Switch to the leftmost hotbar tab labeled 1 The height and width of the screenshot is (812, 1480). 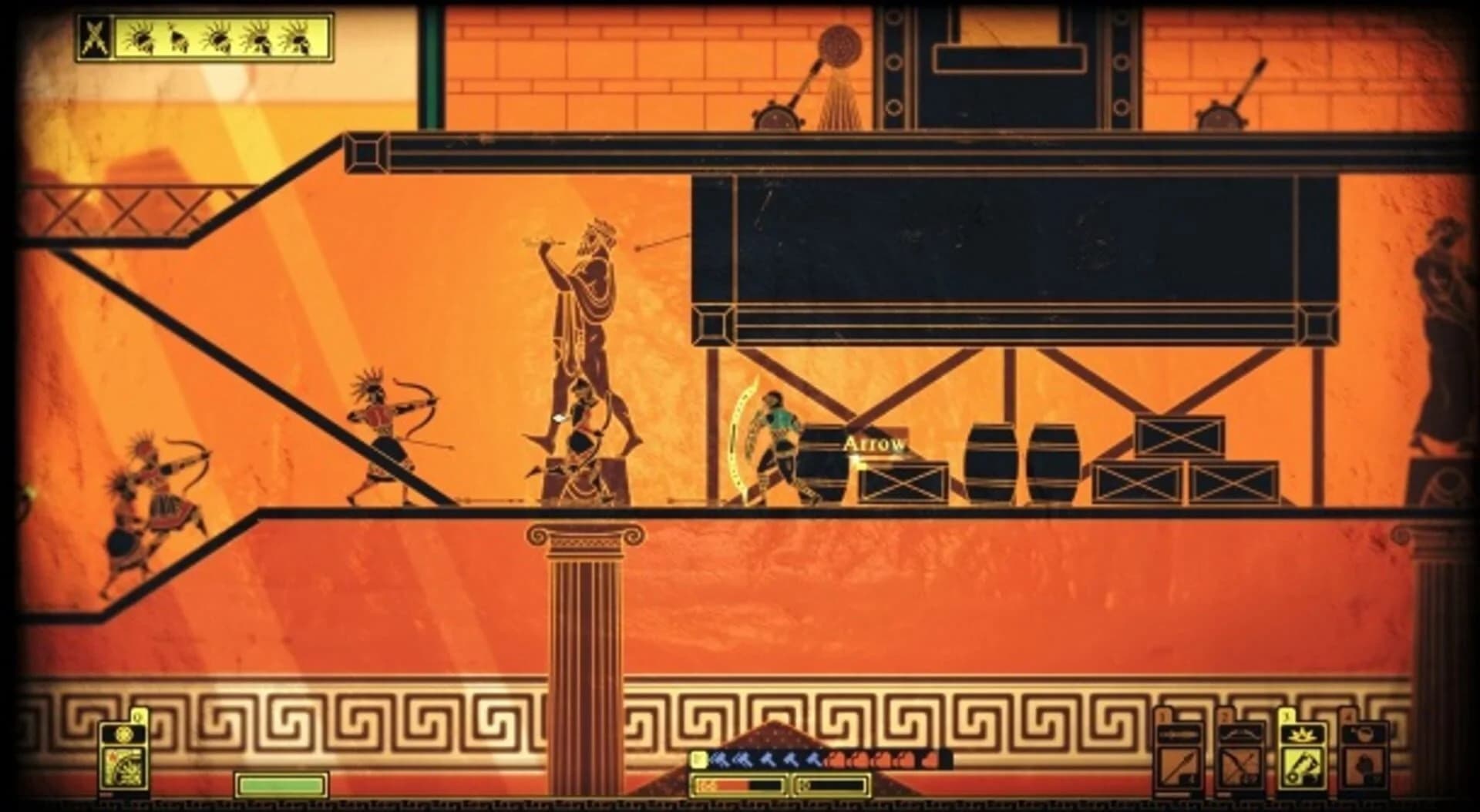click(x=1162, y=714)
